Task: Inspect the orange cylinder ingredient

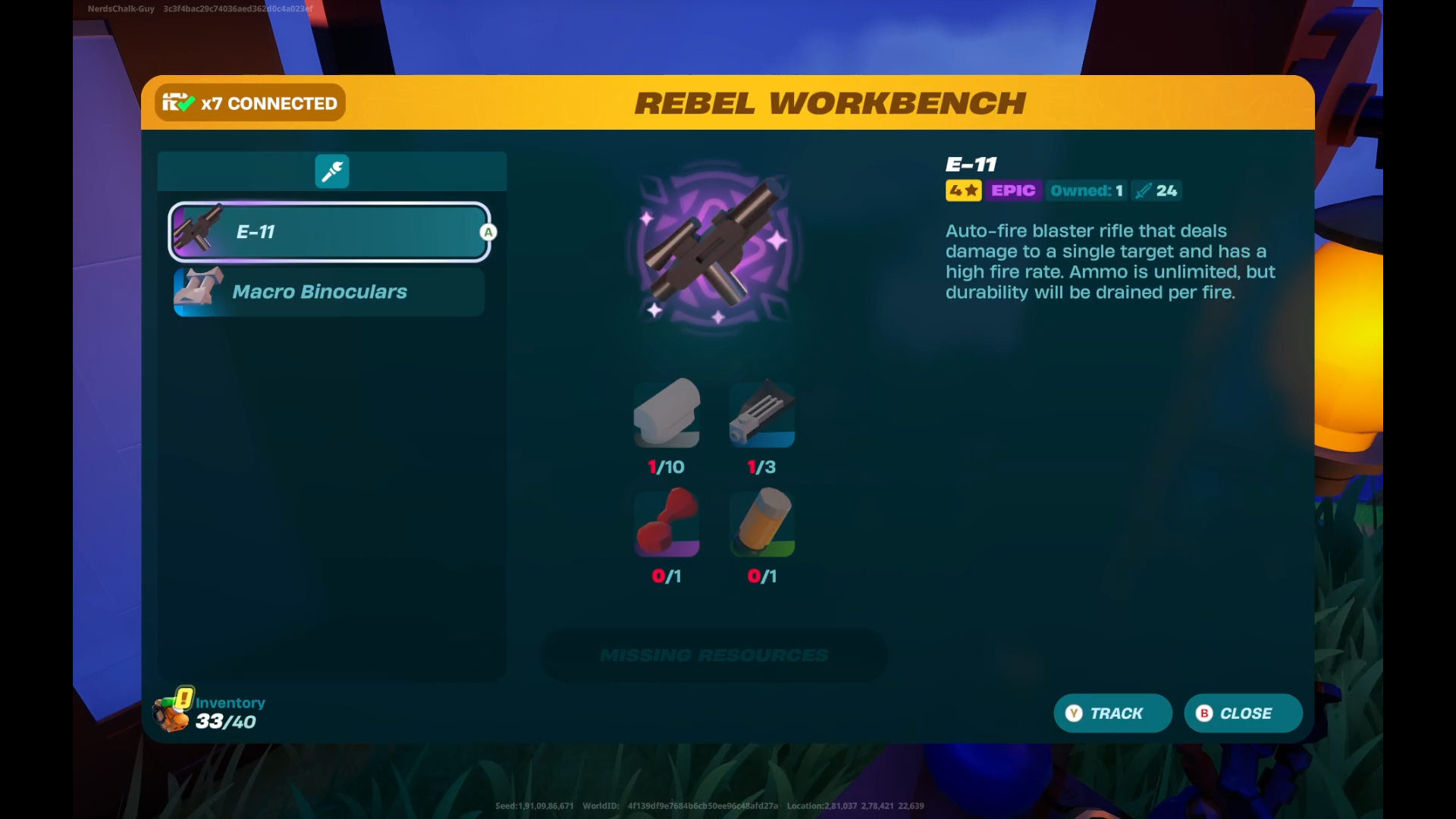Action: (762, 522)
